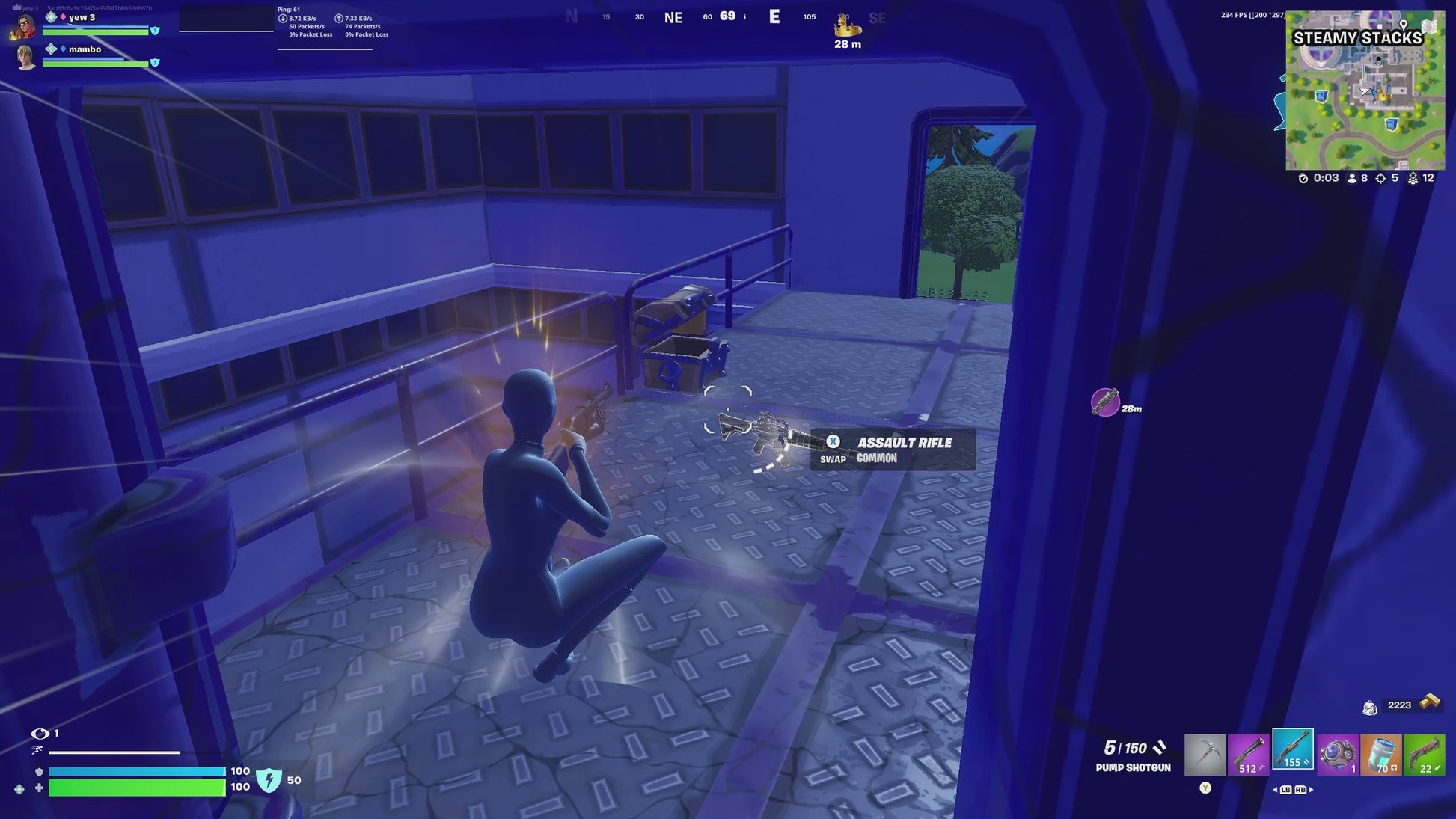Select teammate mambo's portrait

(25, 58)
